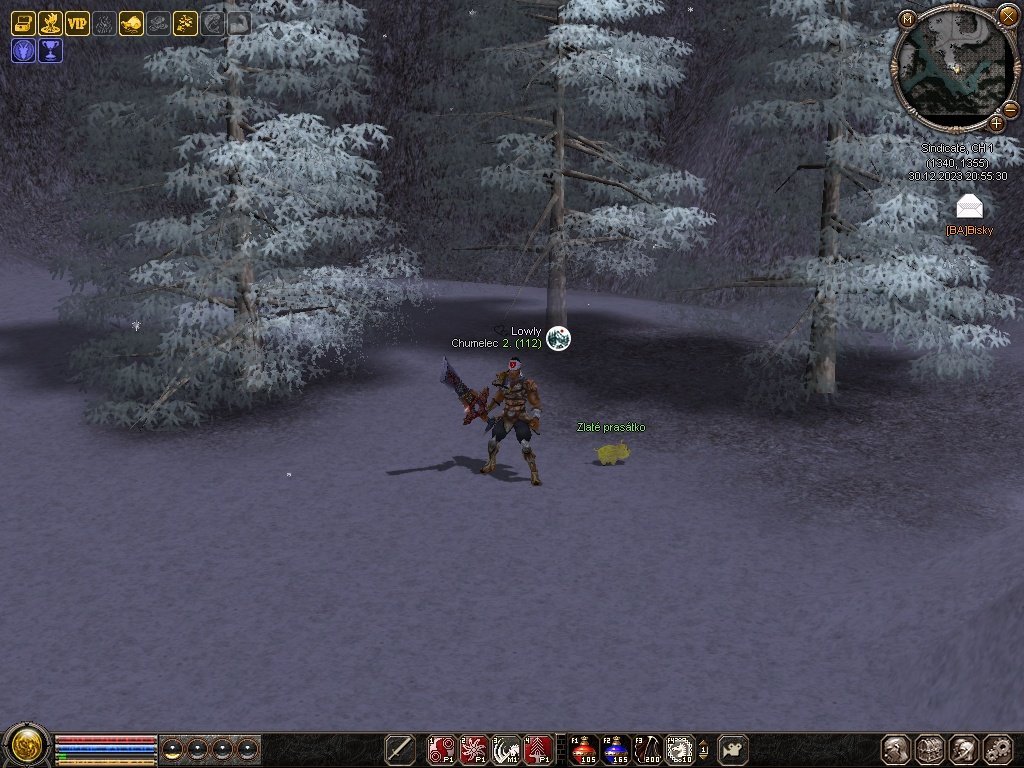
Task: Click the blue horned-mask emblem icon
Action: click(23, 50)
